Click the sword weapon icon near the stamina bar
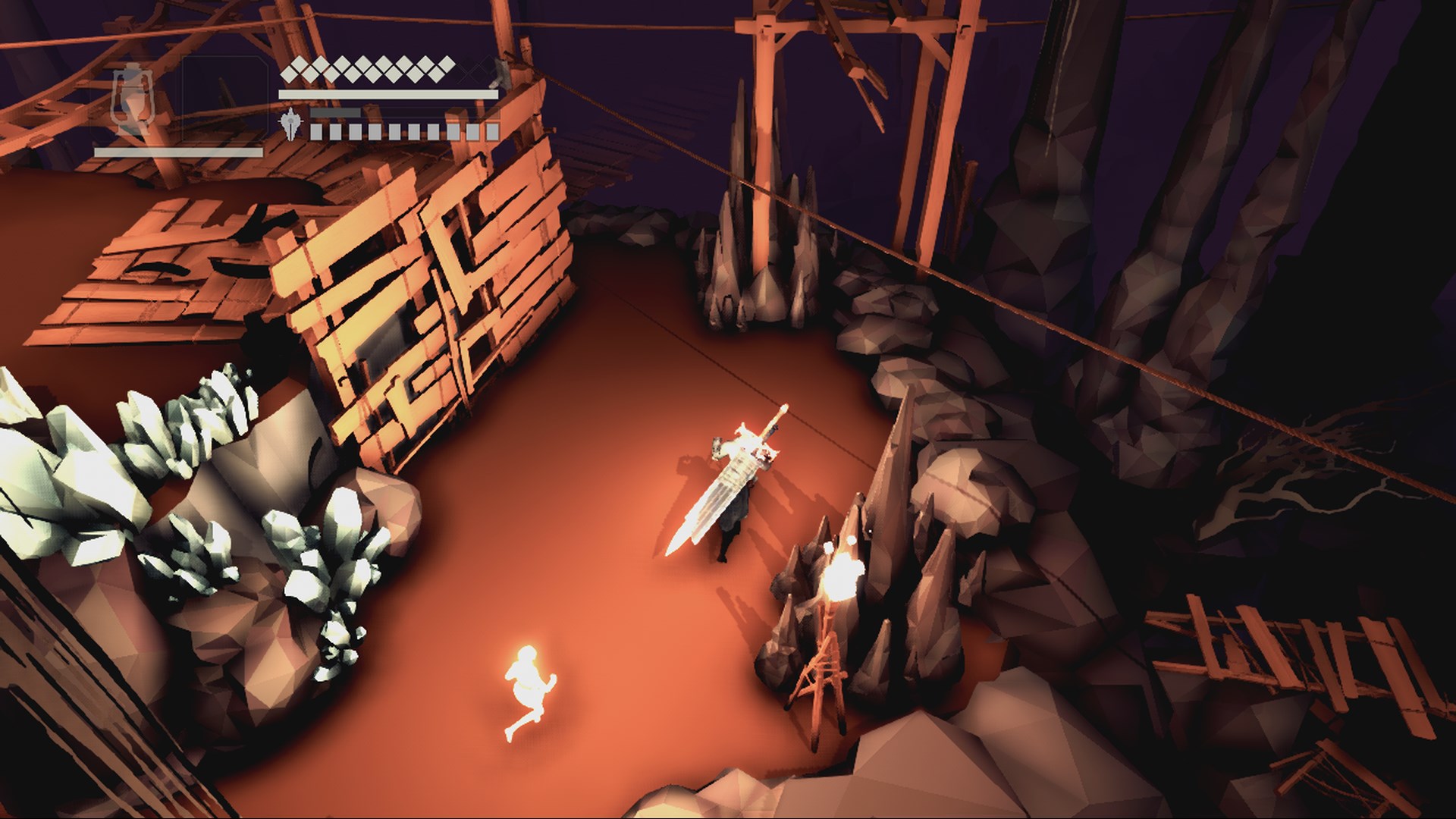 coord(291,124)
